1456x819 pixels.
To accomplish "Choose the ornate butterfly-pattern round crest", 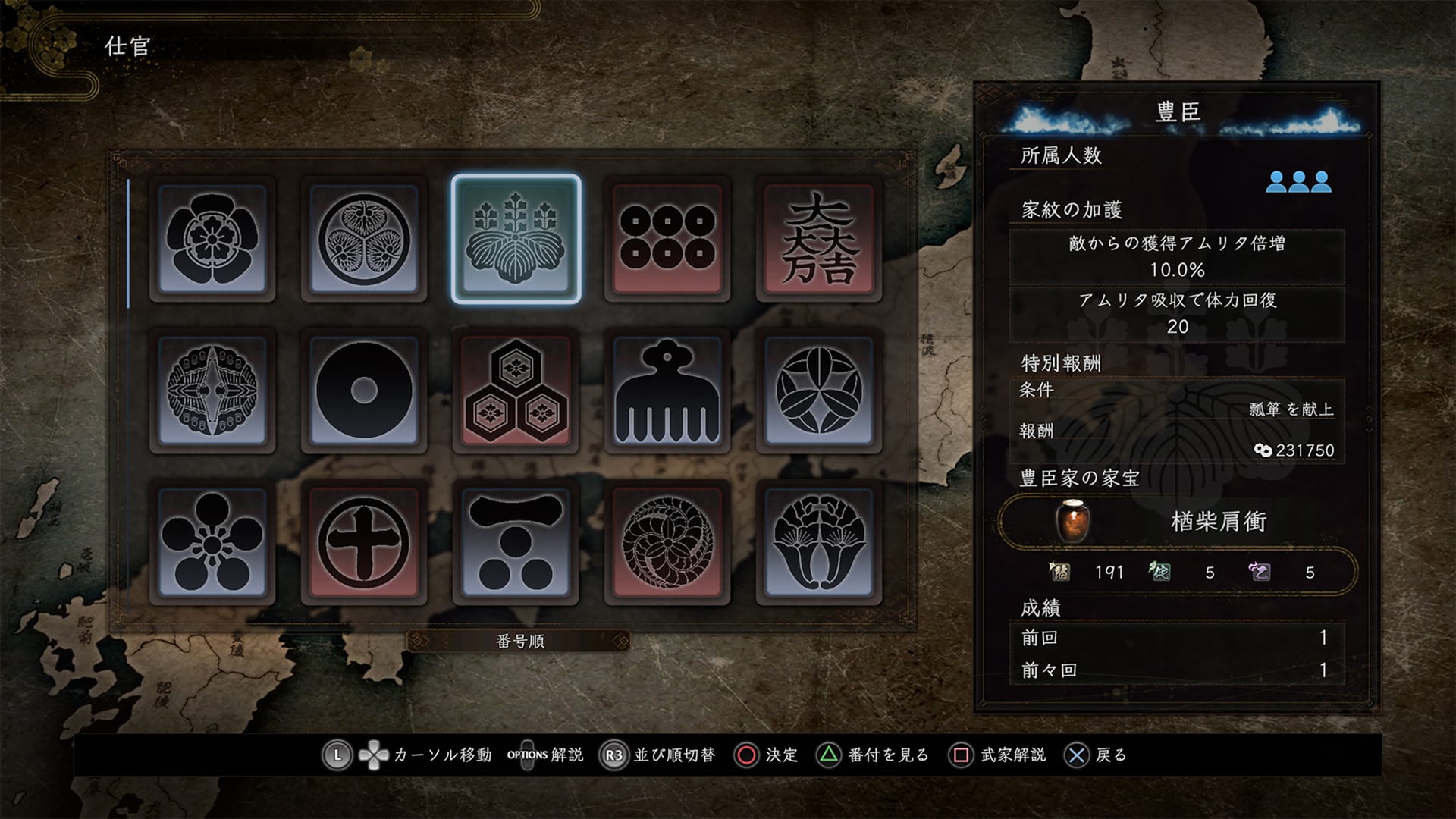I will coord(212,391).
